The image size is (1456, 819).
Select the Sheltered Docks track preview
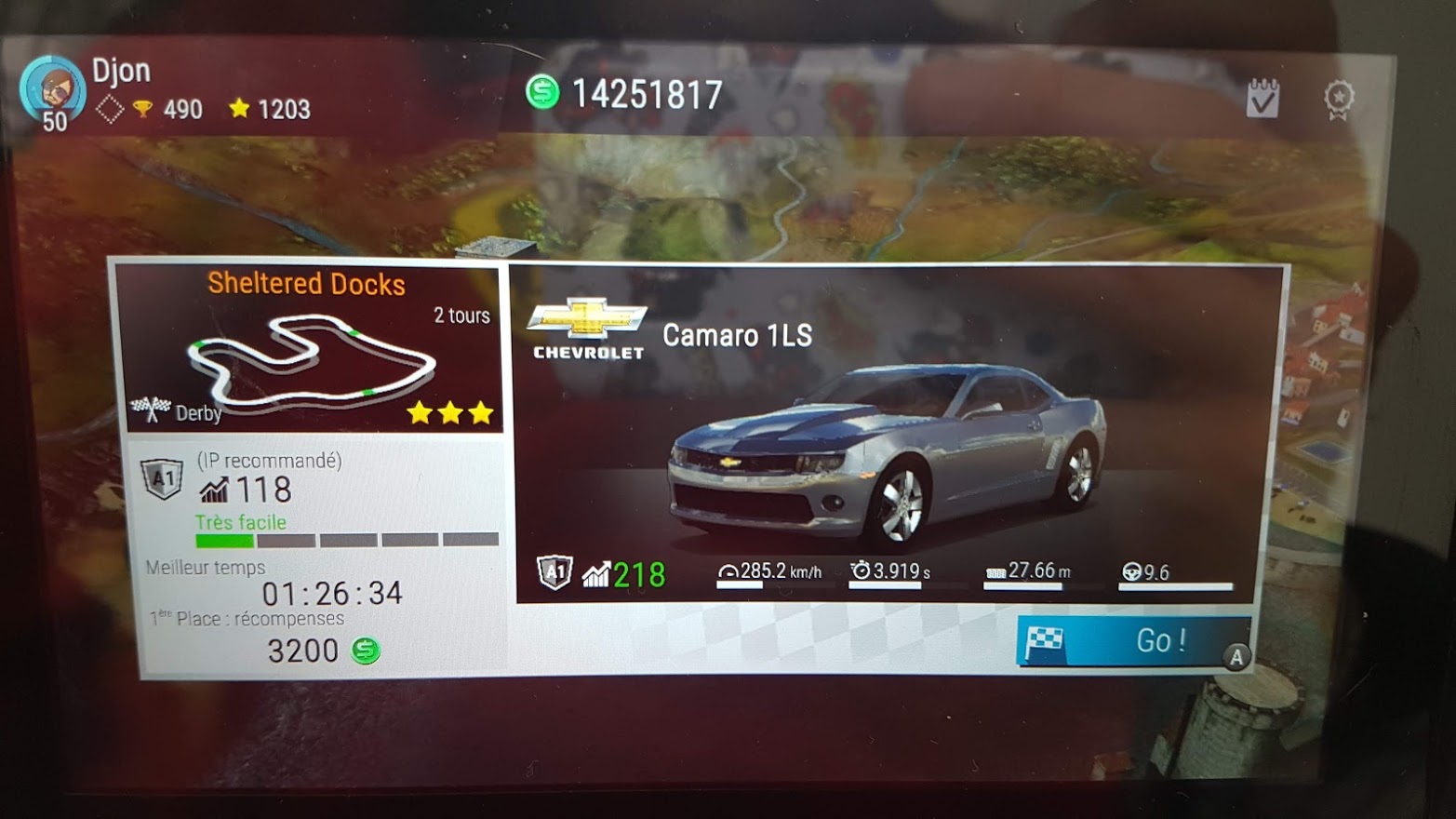click(x=312, y=349)
